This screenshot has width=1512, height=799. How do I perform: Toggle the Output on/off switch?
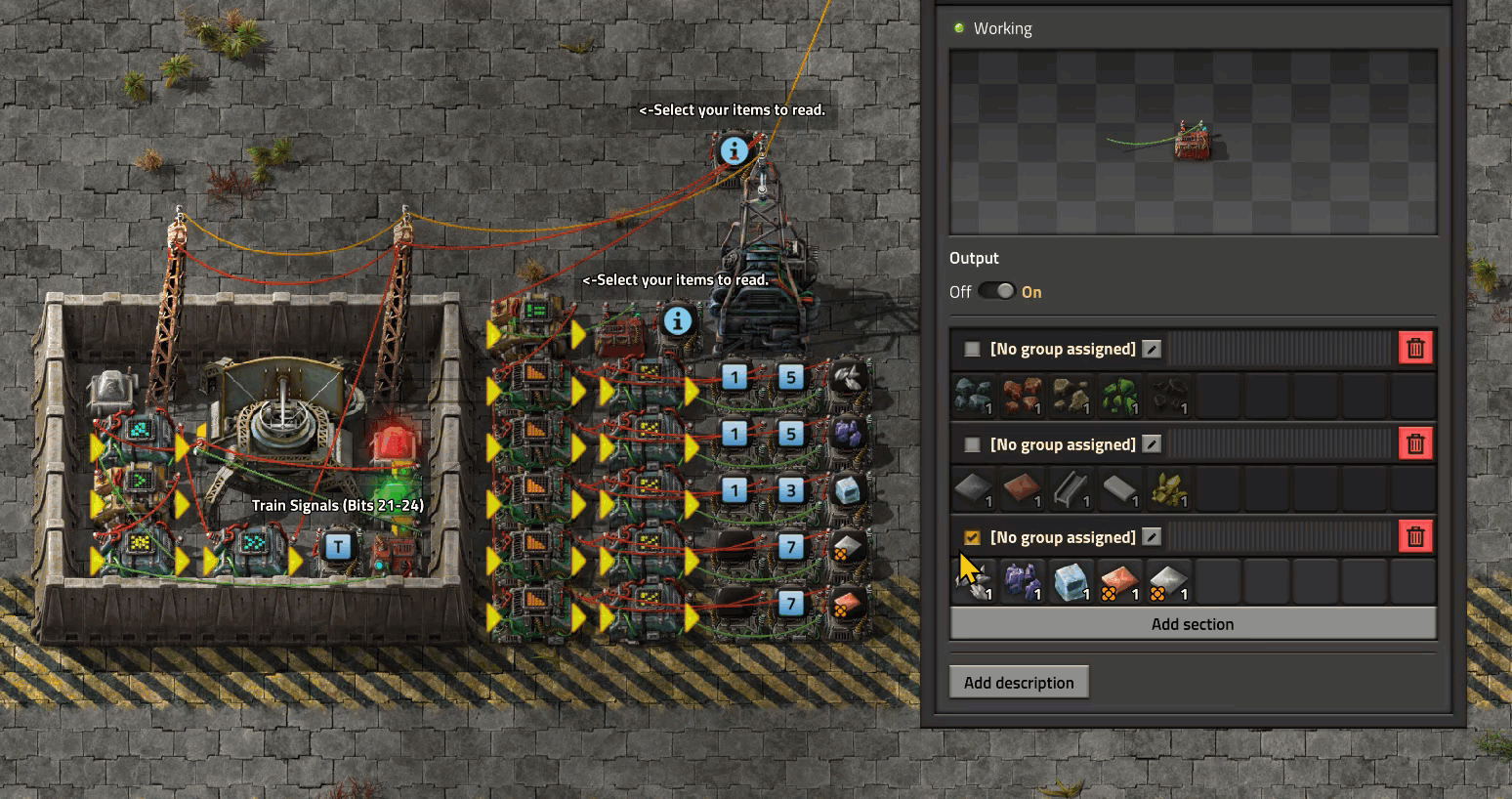(x=996, y=291)
